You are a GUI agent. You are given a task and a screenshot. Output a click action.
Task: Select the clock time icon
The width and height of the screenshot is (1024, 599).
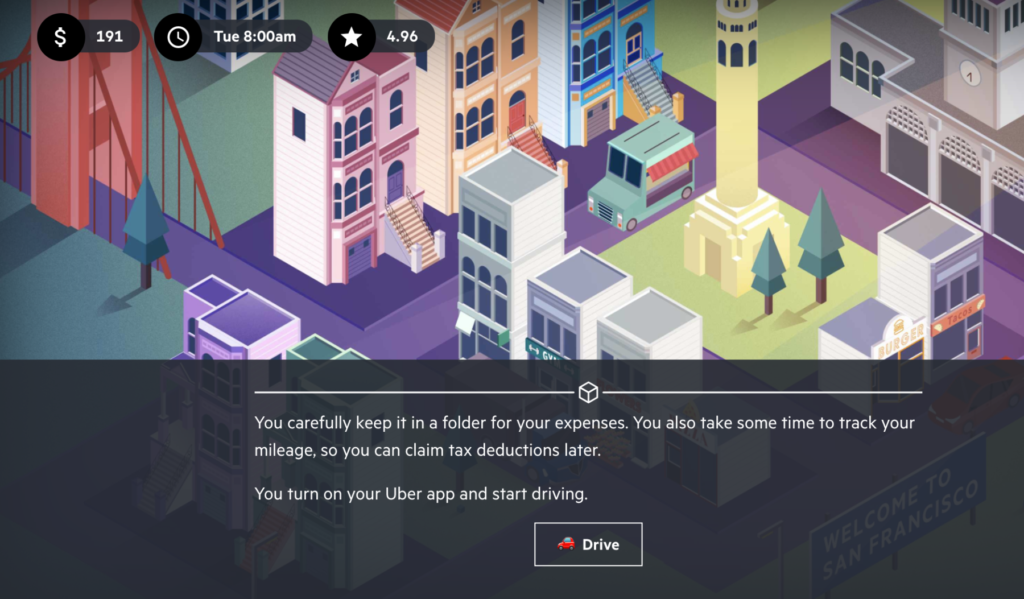click(x=178, y=37)
